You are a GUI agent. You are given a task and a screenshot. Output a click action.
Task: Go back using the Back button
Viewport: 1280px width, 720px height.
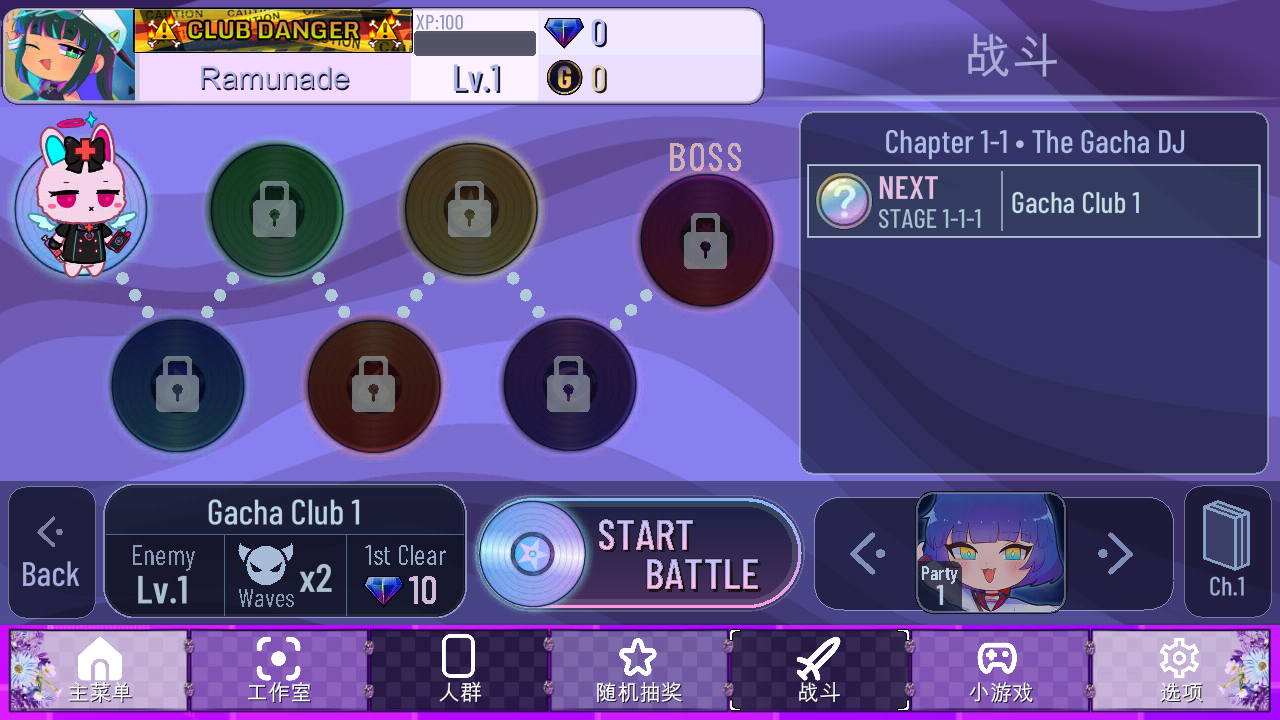pos(51,552)
